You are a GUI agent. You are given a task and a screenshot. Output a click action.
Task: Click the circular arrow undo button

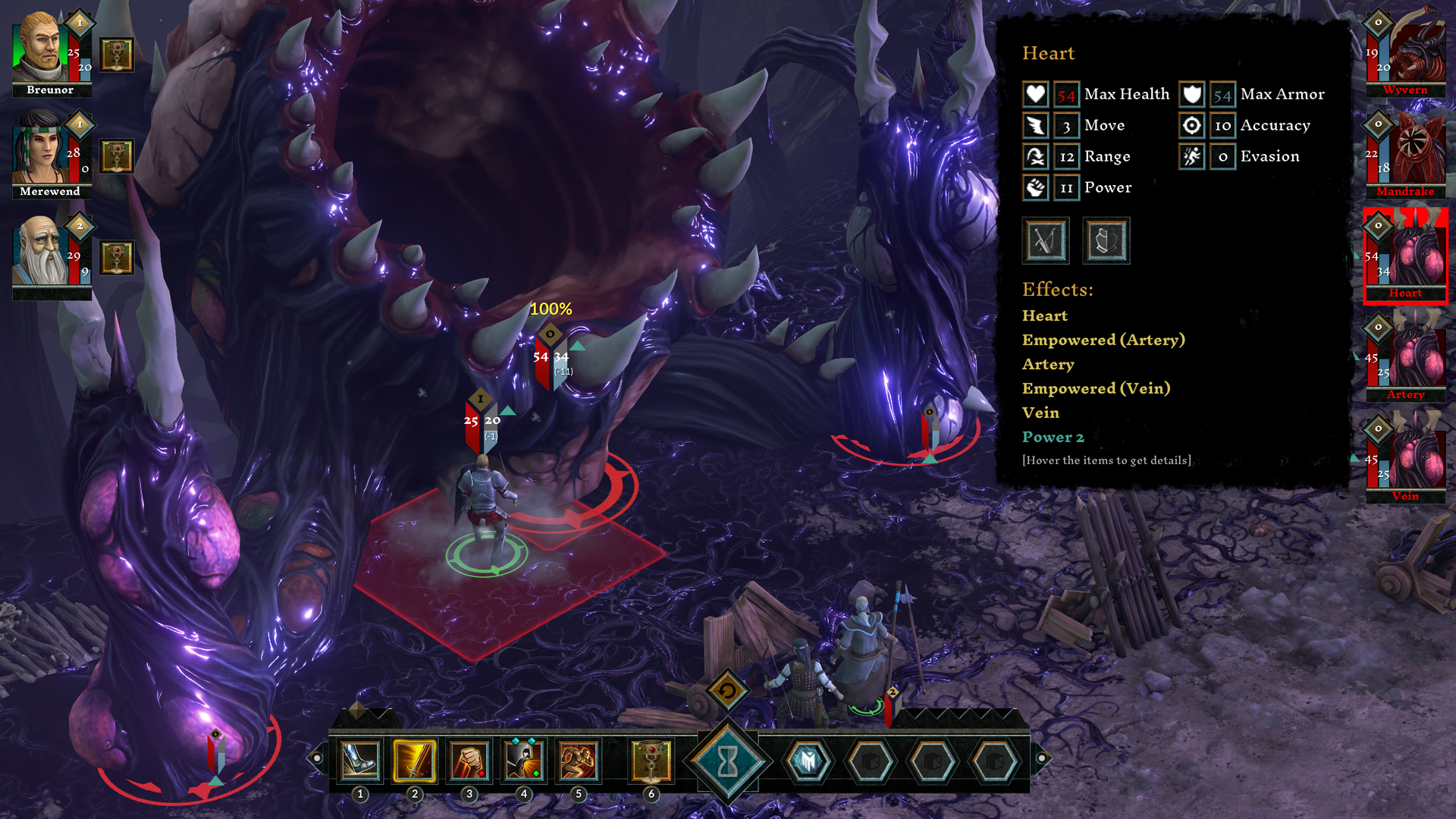coord(727,690)
